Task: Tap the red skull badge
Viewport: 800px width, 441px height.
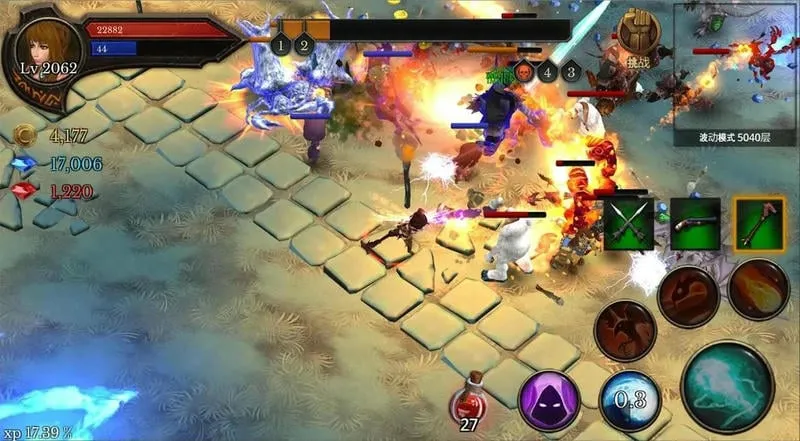Action: (522, 71)
